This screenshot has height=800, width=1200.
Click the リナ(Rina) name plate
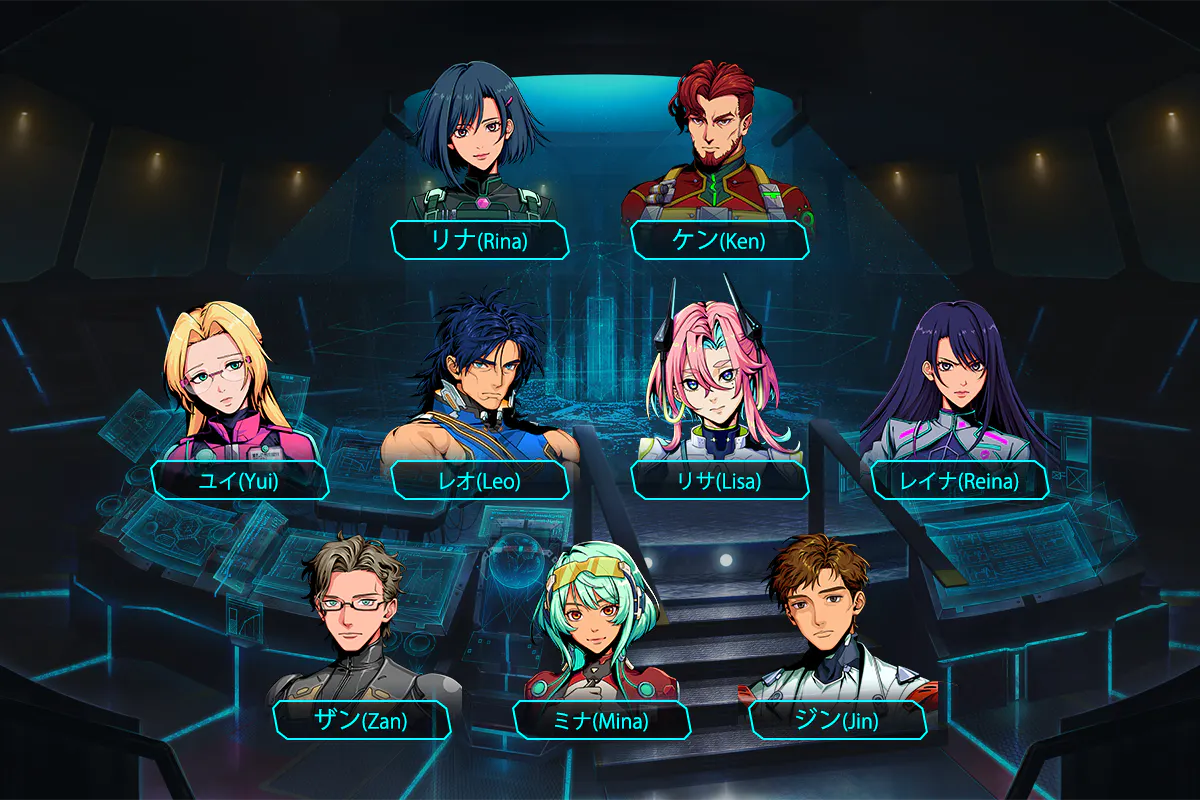pyautogui.click(x=480, y=241)
